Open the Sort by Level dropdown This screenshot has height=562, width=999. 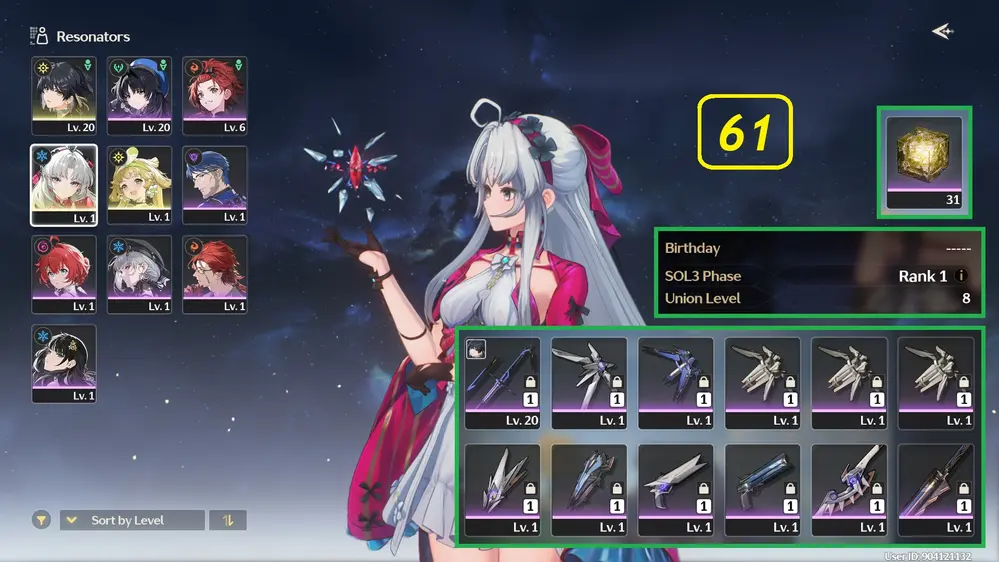click(132, 520)
